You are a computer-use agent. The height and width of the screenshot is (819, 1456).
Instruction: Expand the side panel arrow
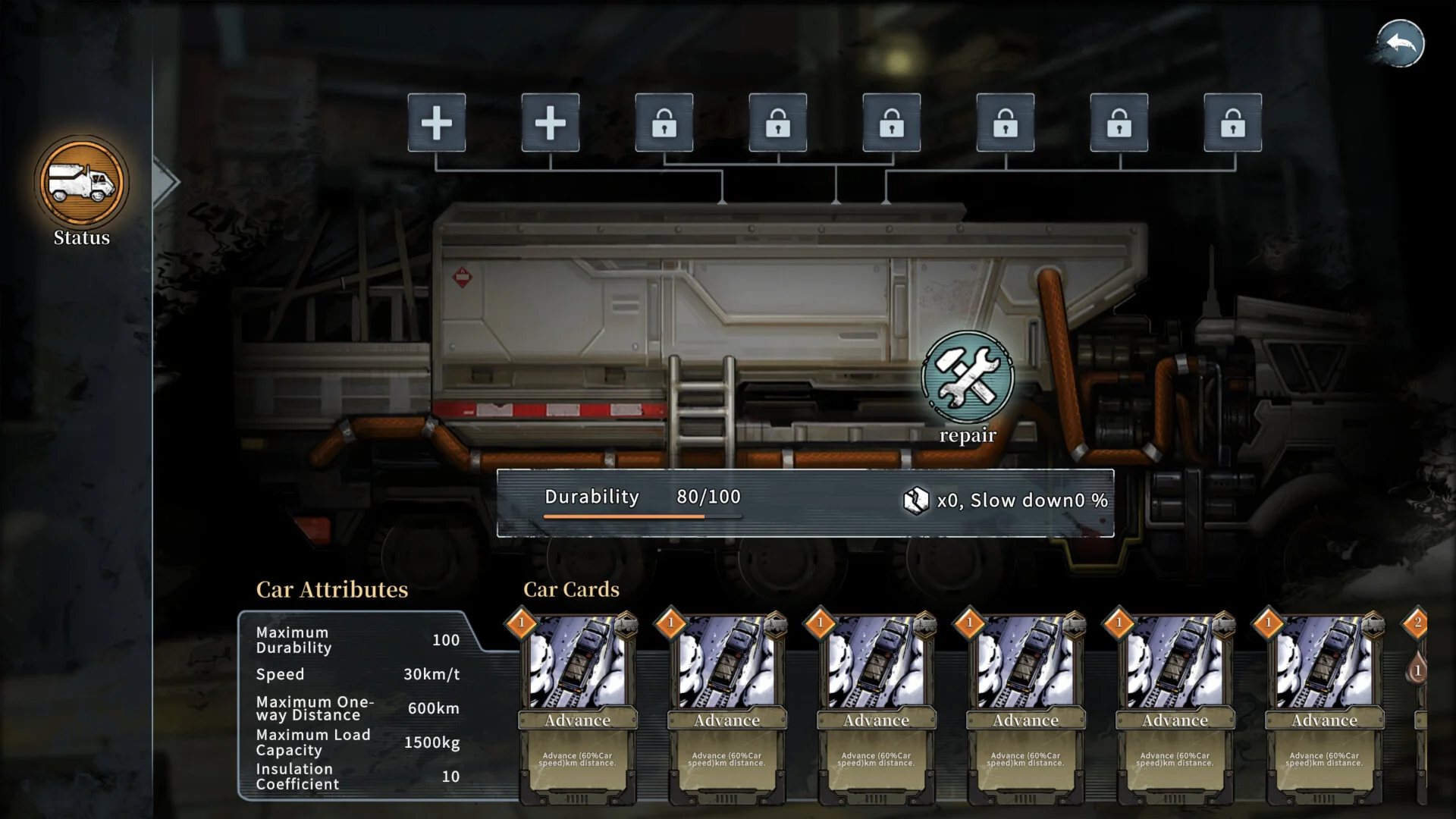tap(165, 182)
